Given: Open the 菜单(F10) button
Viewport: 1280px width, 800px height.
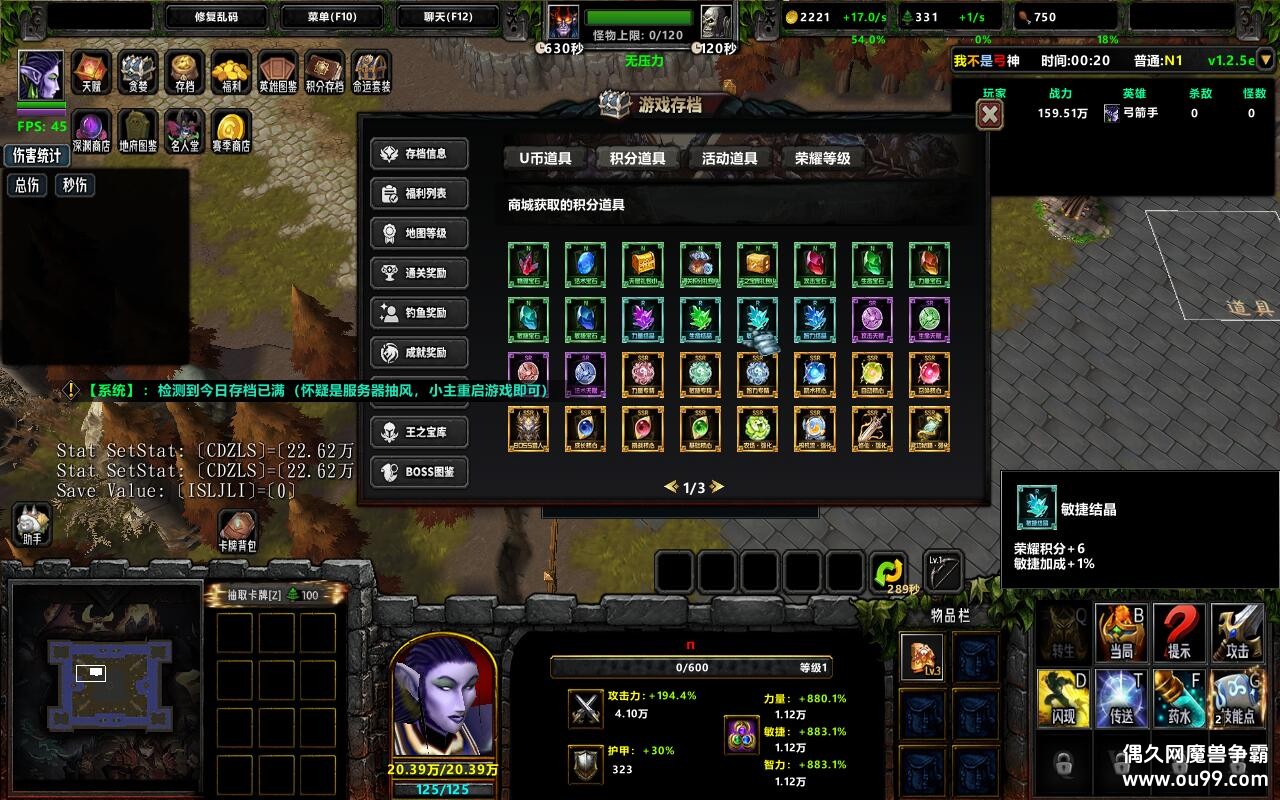Looking at the screenshot, I should (x=332, y=17).
